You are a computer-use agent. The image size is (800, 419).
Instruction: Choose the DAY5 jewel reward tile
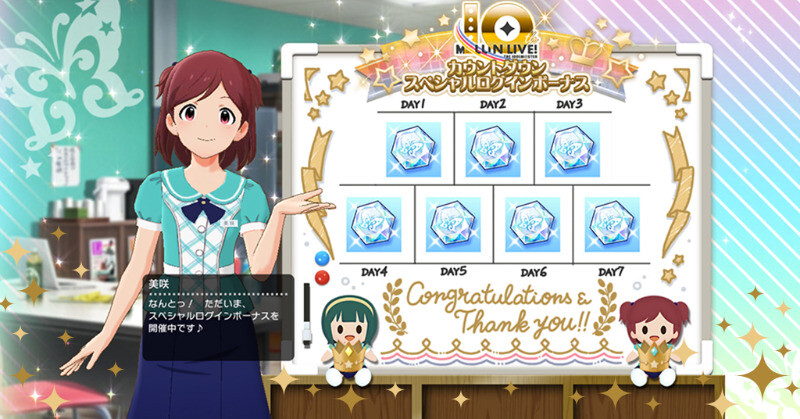click(453, 224)
